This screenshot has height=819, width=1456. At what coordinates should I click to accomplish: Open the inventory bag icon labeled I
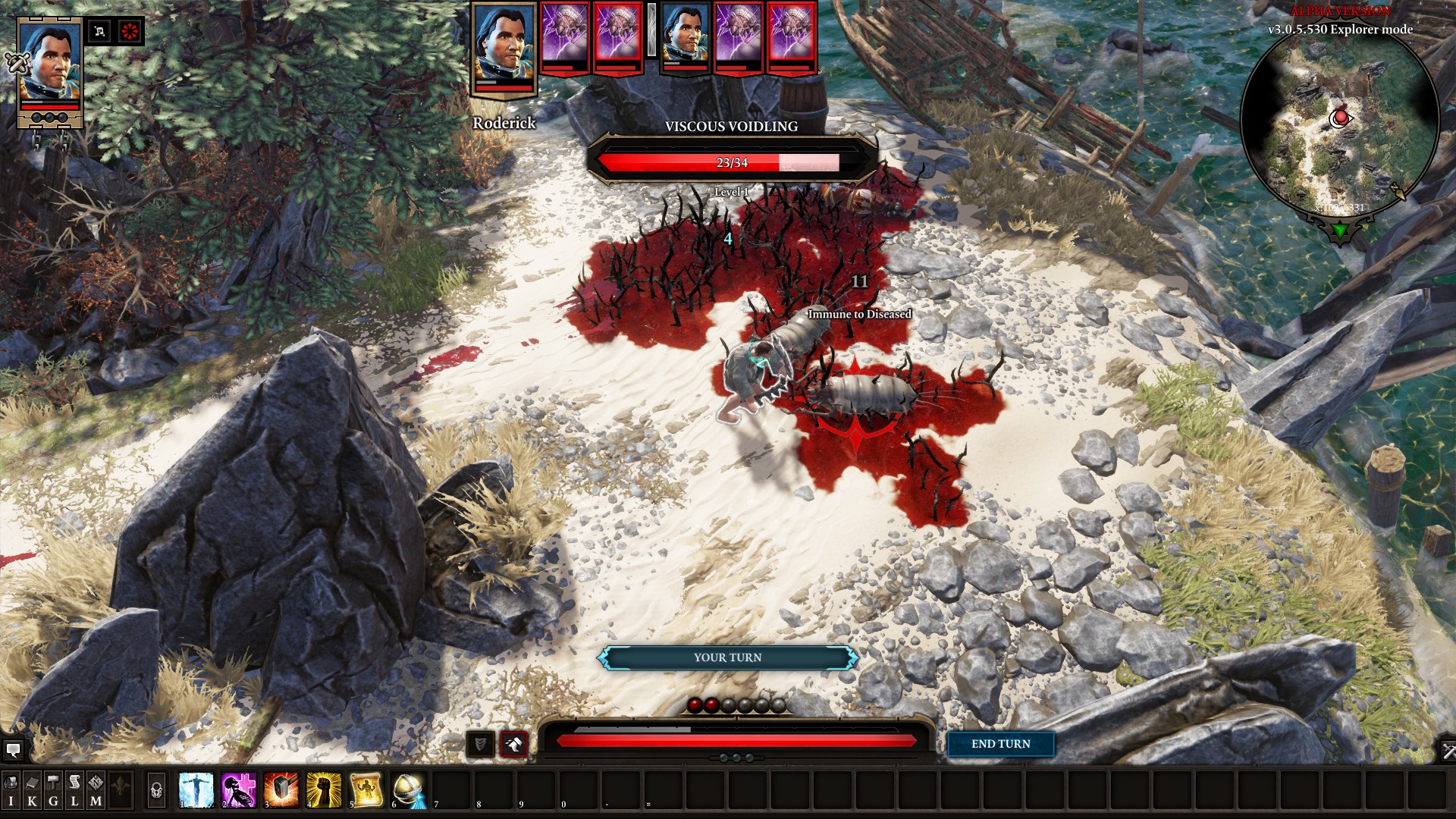(x=11, y=789)
